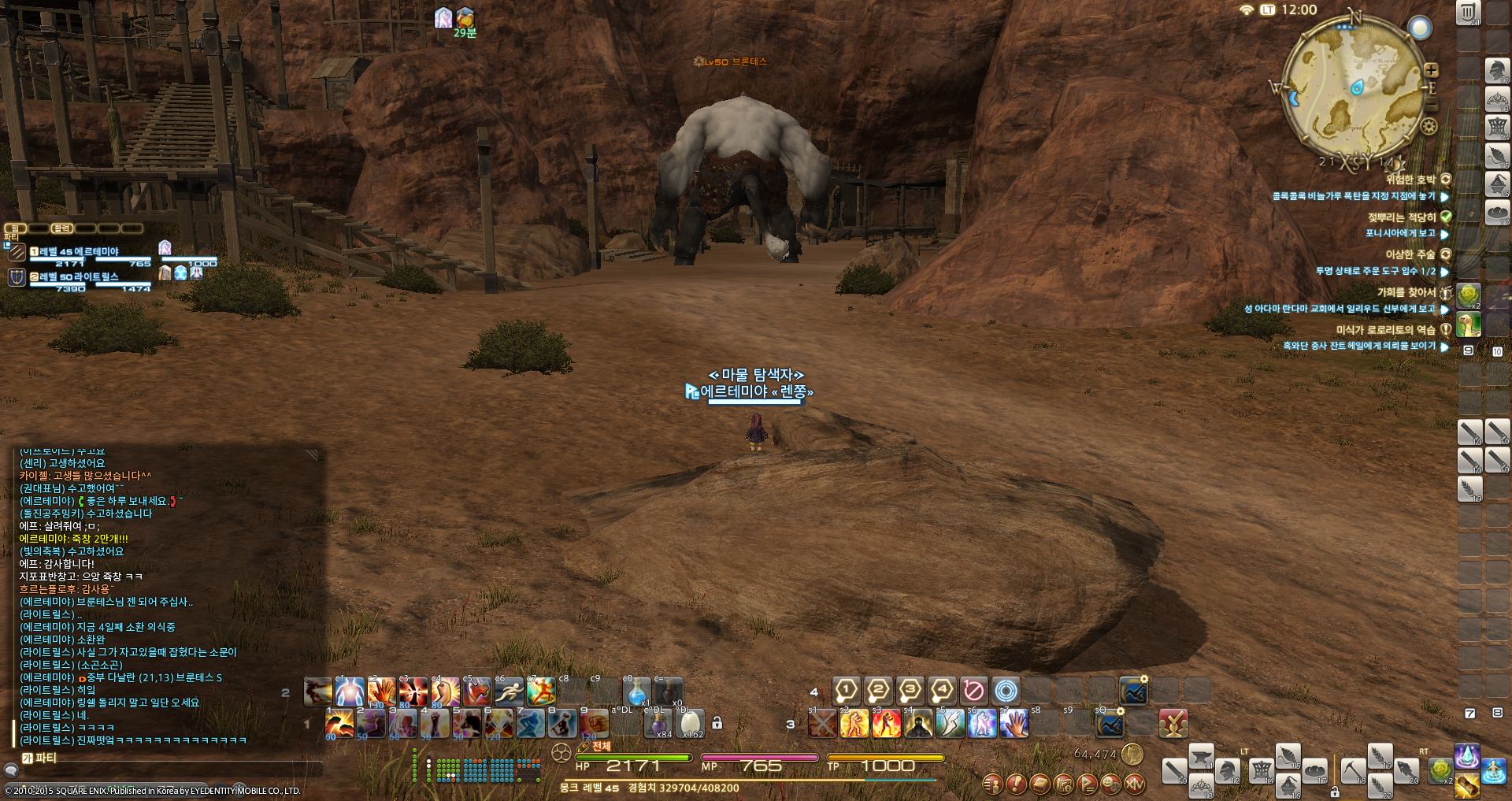1512x801 pixels.
Task: Select the quest 위험한 호박 in tracker
Action: (x=1410, y=180)
